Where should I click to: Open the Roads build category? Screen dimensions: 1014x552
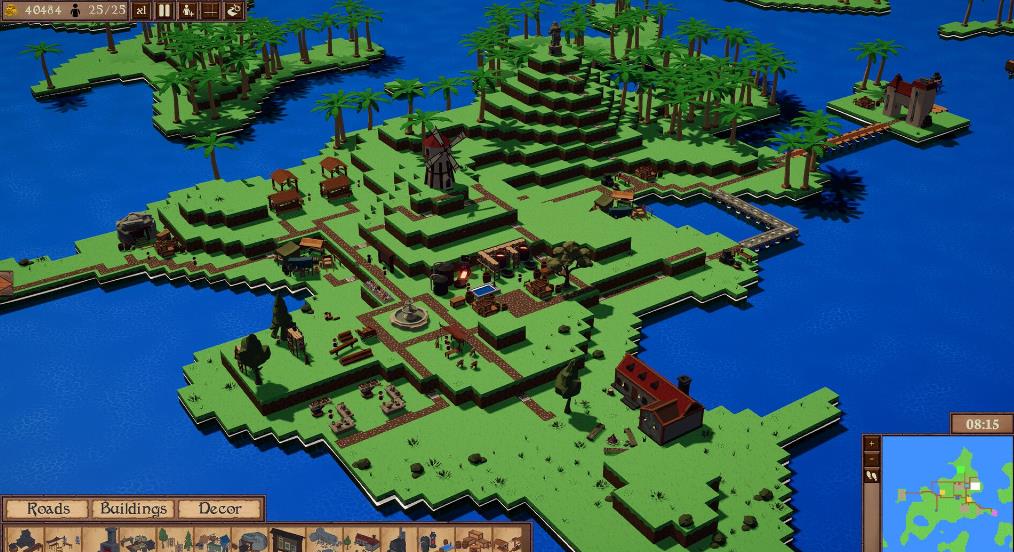click(x=48, y=509)
